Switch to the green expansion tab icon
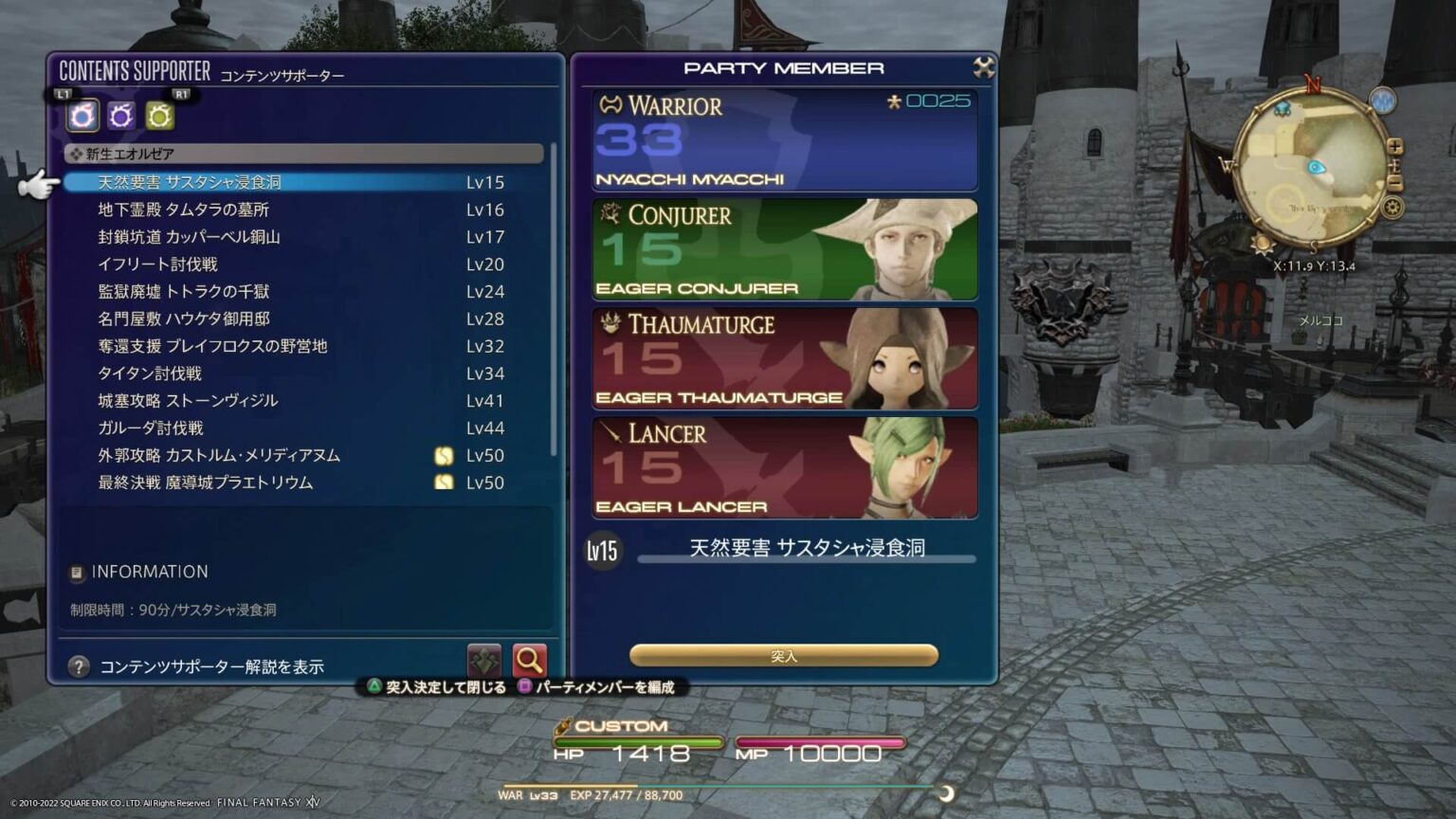The height and width of the screenshot is (819, 1456). point(159,117)
